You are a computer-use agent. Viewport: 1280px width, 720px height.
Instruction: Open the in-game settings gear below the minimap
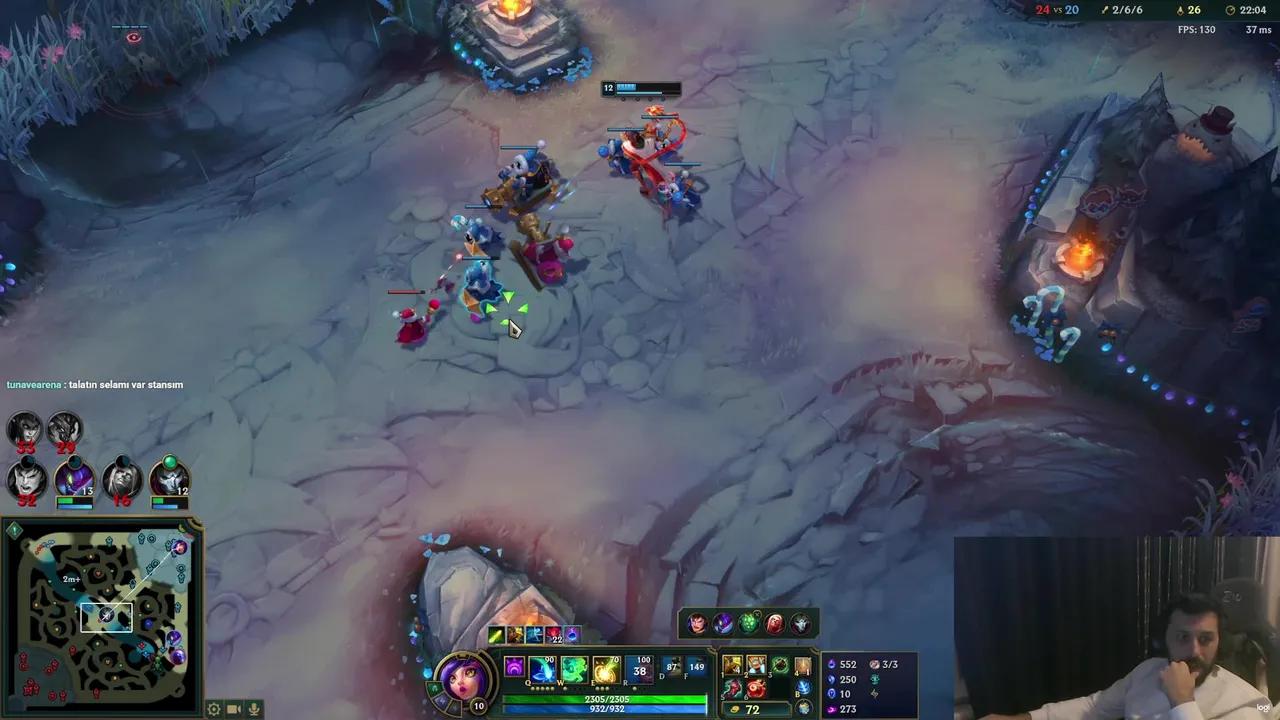[x=213, y=709]
